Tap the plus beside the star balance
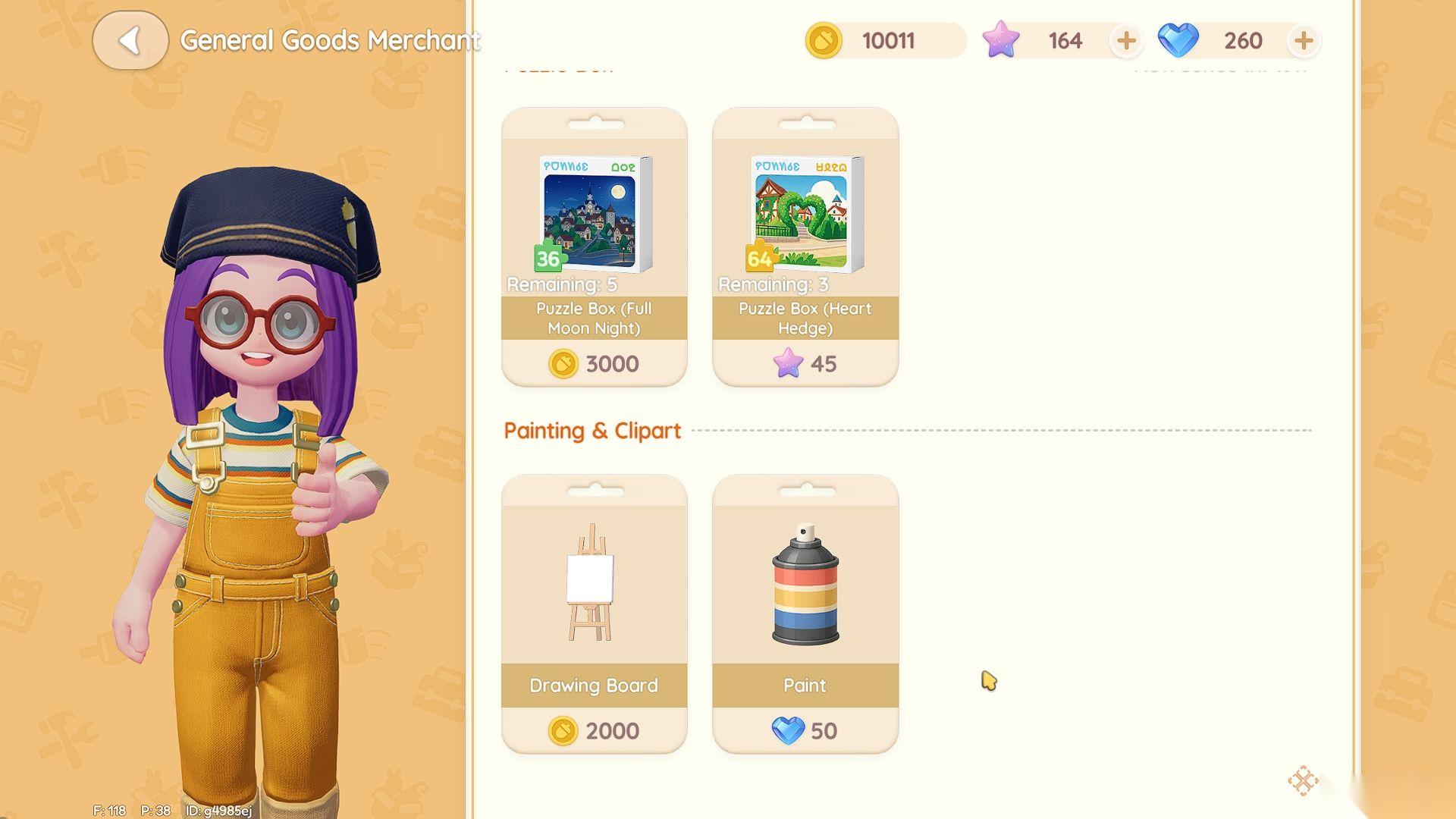 (1125, 41)
